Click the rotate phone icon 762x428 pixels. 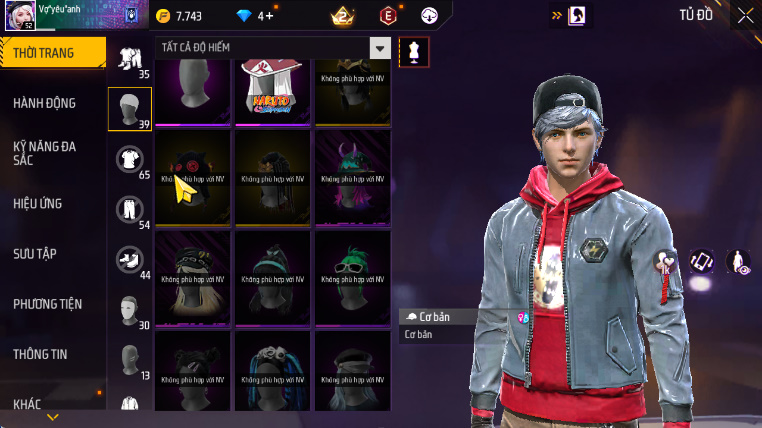click(703, 262)
